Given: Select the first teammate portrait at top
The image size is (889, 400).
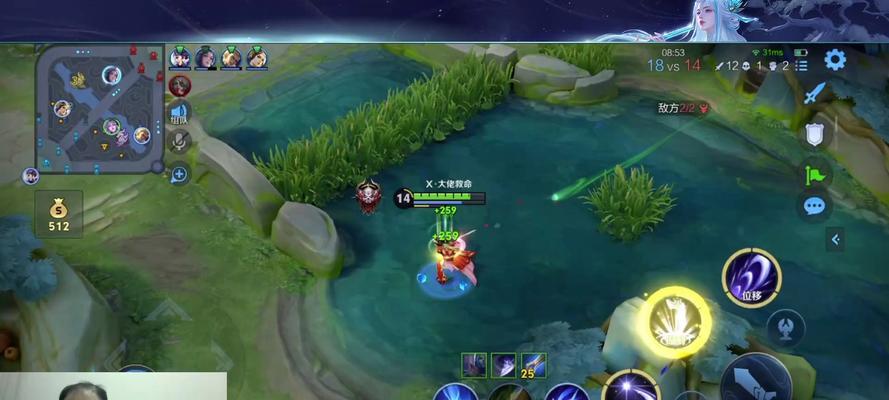Looking at the screenshot, I should [x=180, y=57].
